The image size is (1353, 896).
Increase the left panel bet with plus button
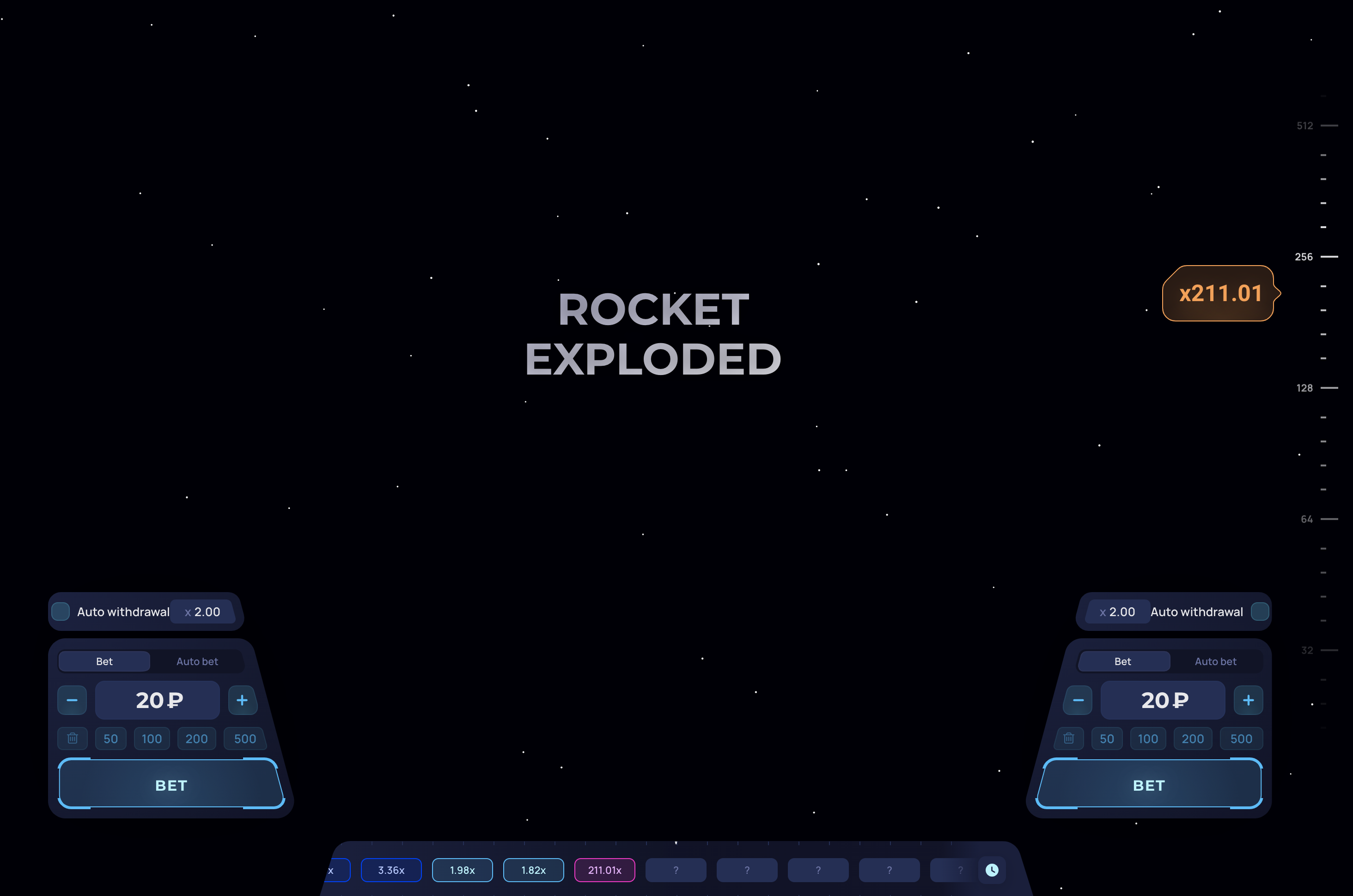[x=242, y=700]
